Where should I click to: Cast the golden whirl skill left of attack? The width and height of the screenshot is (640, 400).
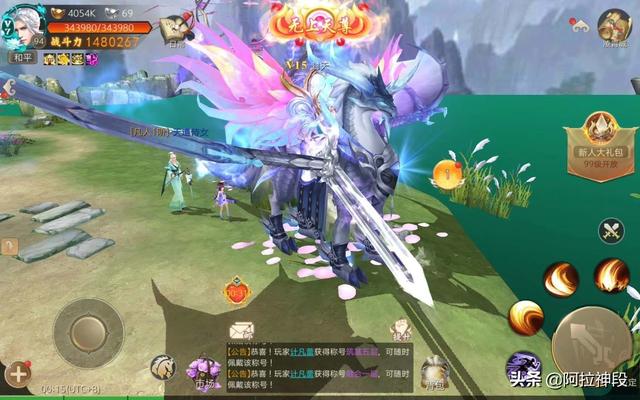[x=526, y=319]
